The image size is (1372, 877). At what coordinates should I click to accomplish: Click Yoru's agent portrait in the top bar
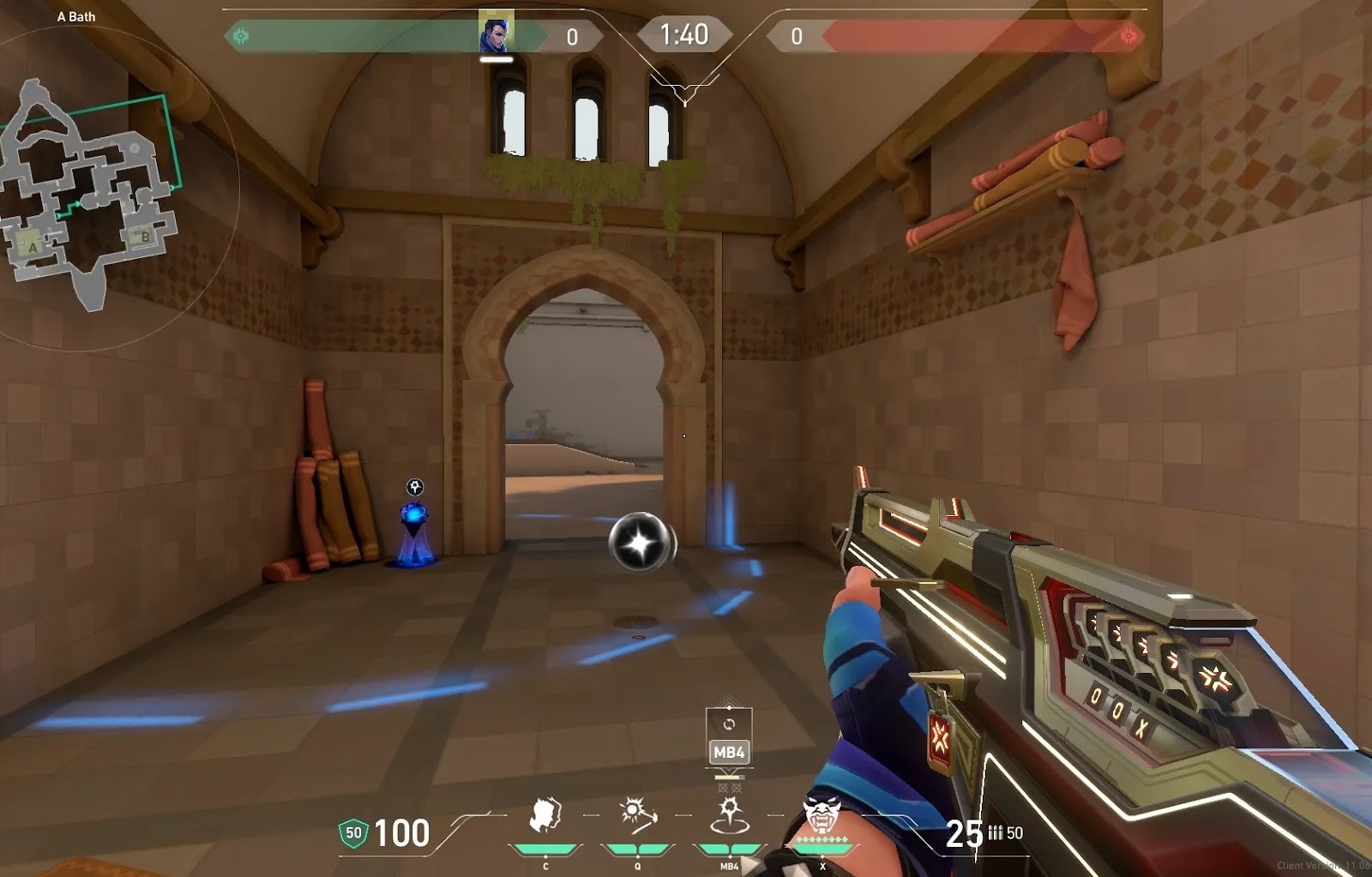point(496,33)
